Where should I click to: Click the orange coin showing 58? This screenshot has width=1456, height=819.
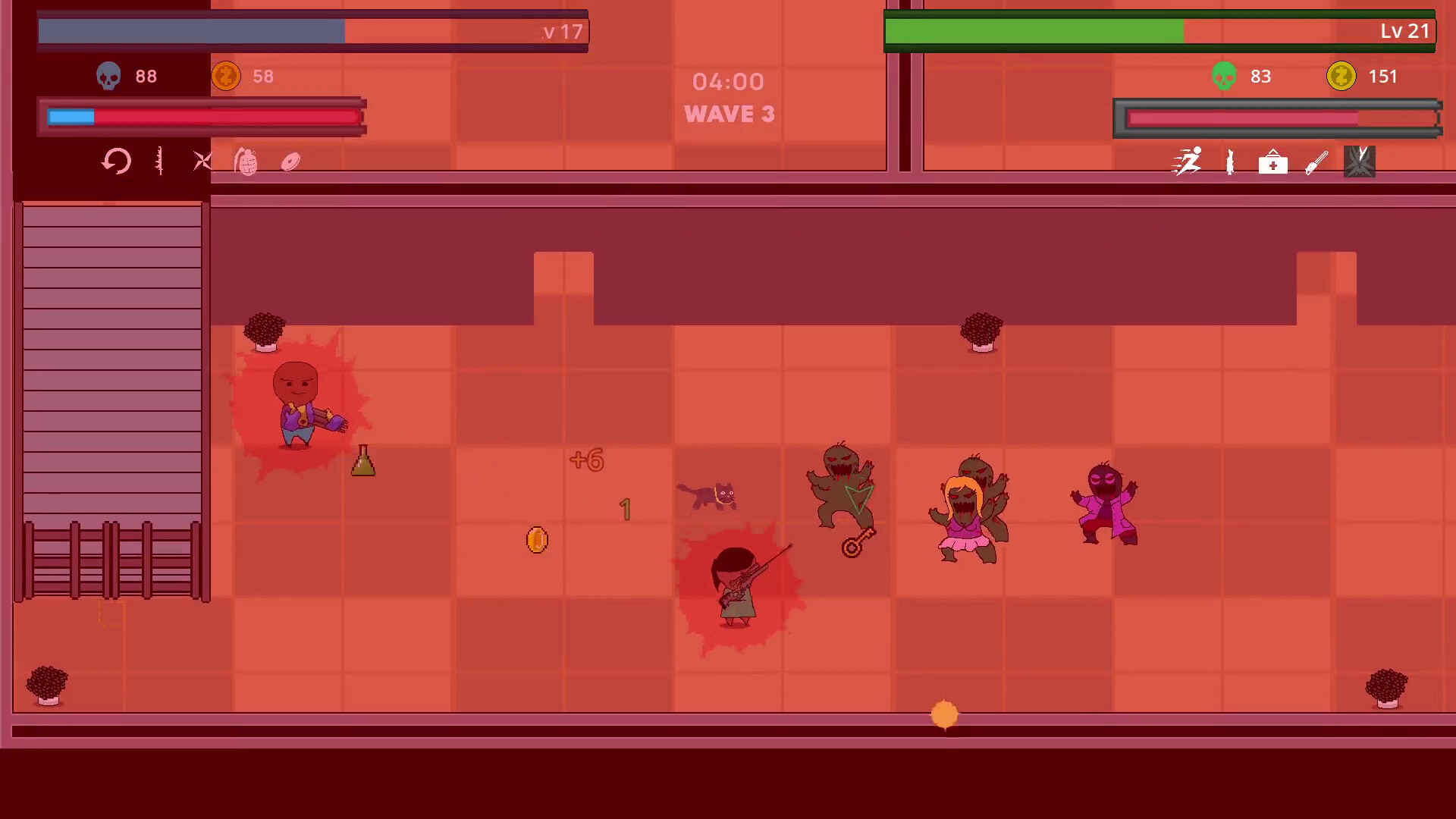[x=226, y=76]
